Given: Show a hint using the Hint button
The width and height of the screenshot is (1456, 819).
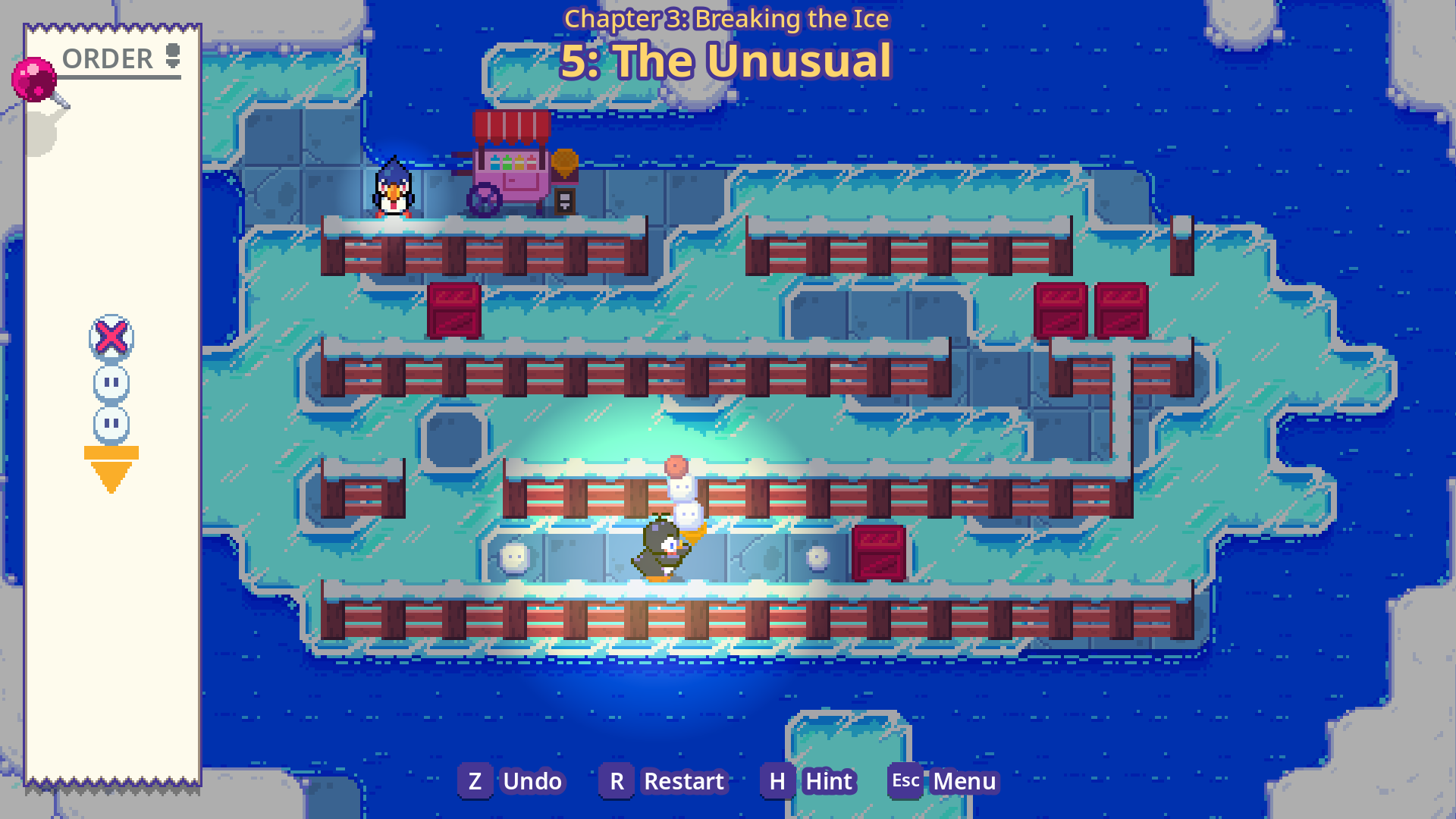Looking at the screenshot, I should (810, 781).
